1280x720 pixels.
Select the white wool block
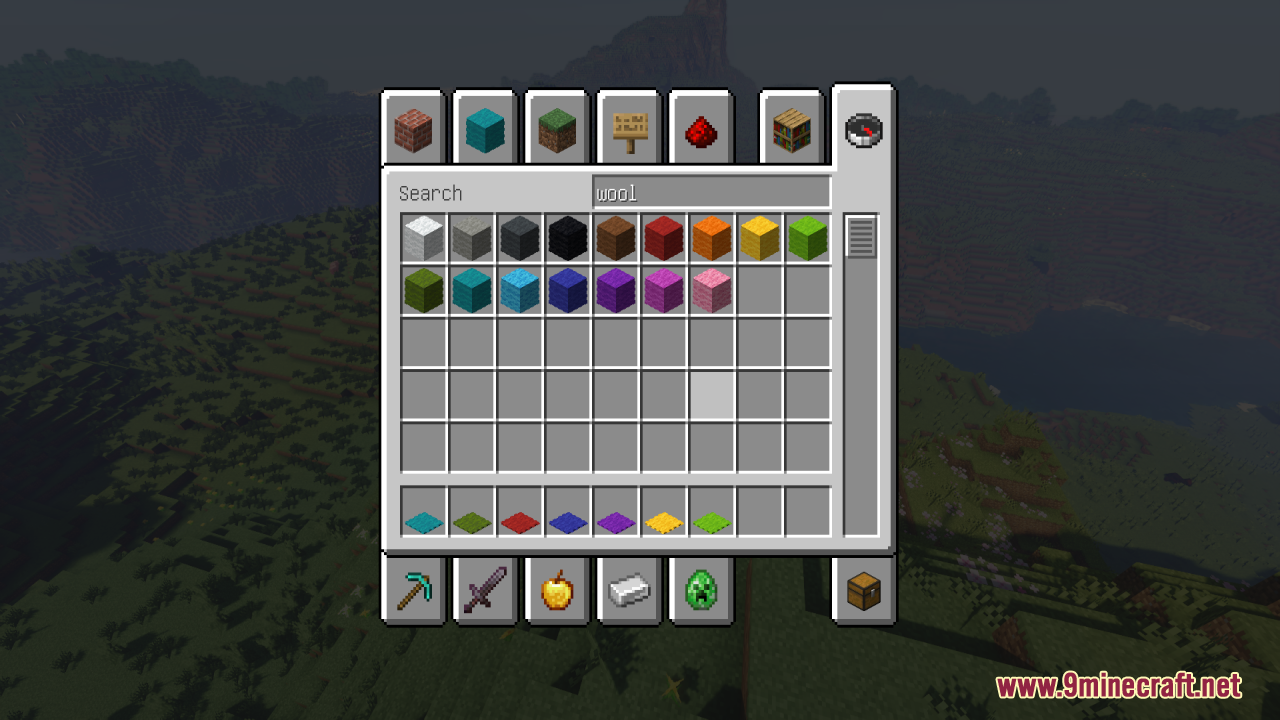click(423, 237)
